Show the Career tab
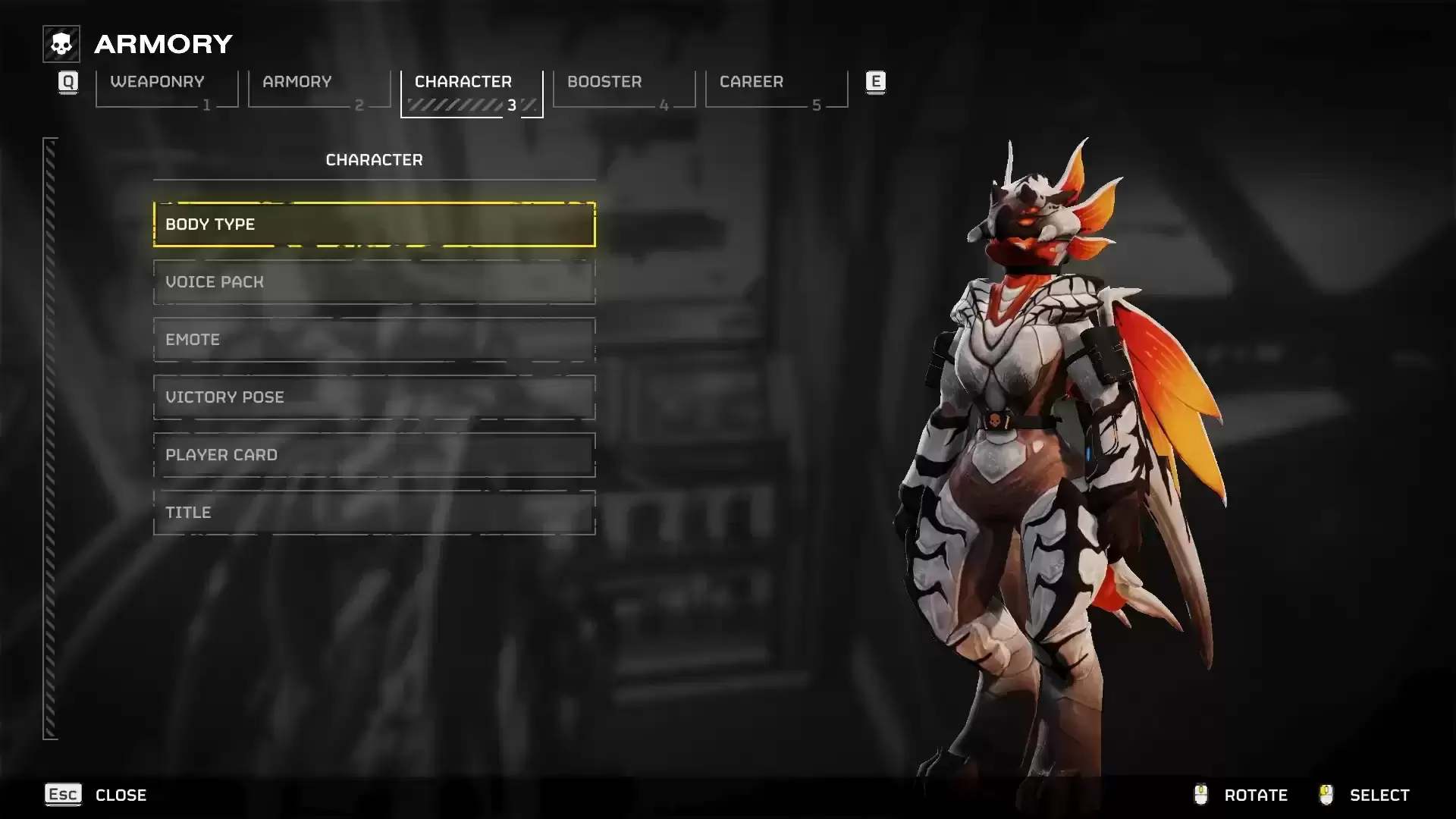 click(776, 89)
